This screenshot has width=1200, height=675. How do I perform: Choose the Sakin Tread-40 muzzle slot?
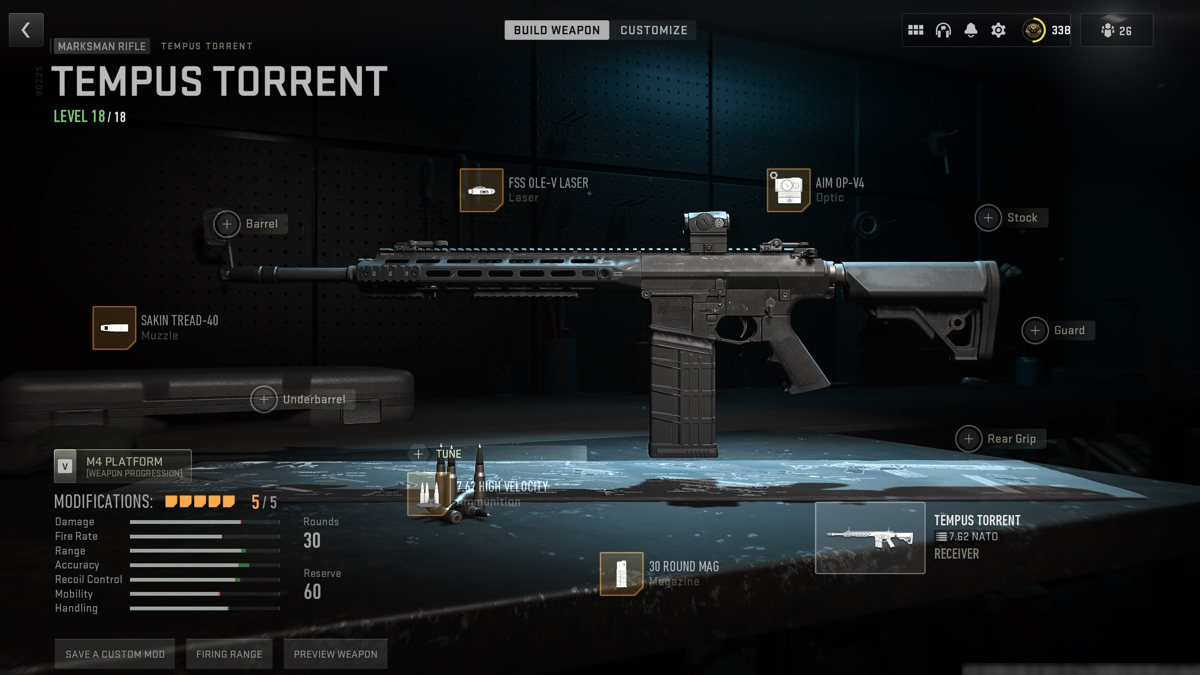pos(114,328)
